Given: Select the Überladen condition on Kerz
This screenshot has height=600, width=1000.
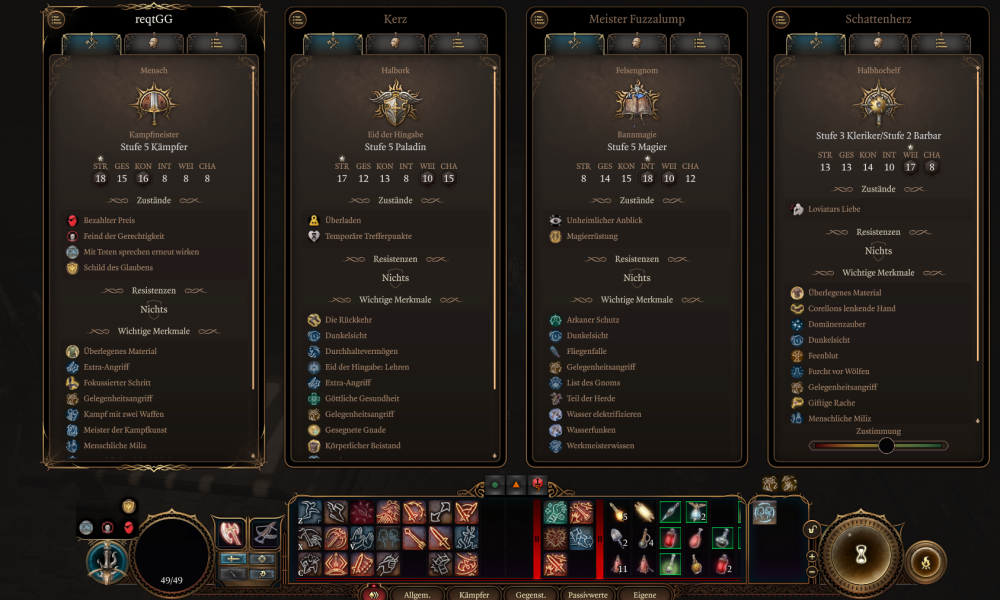Looking at the screenshot, I should point(314,220).
